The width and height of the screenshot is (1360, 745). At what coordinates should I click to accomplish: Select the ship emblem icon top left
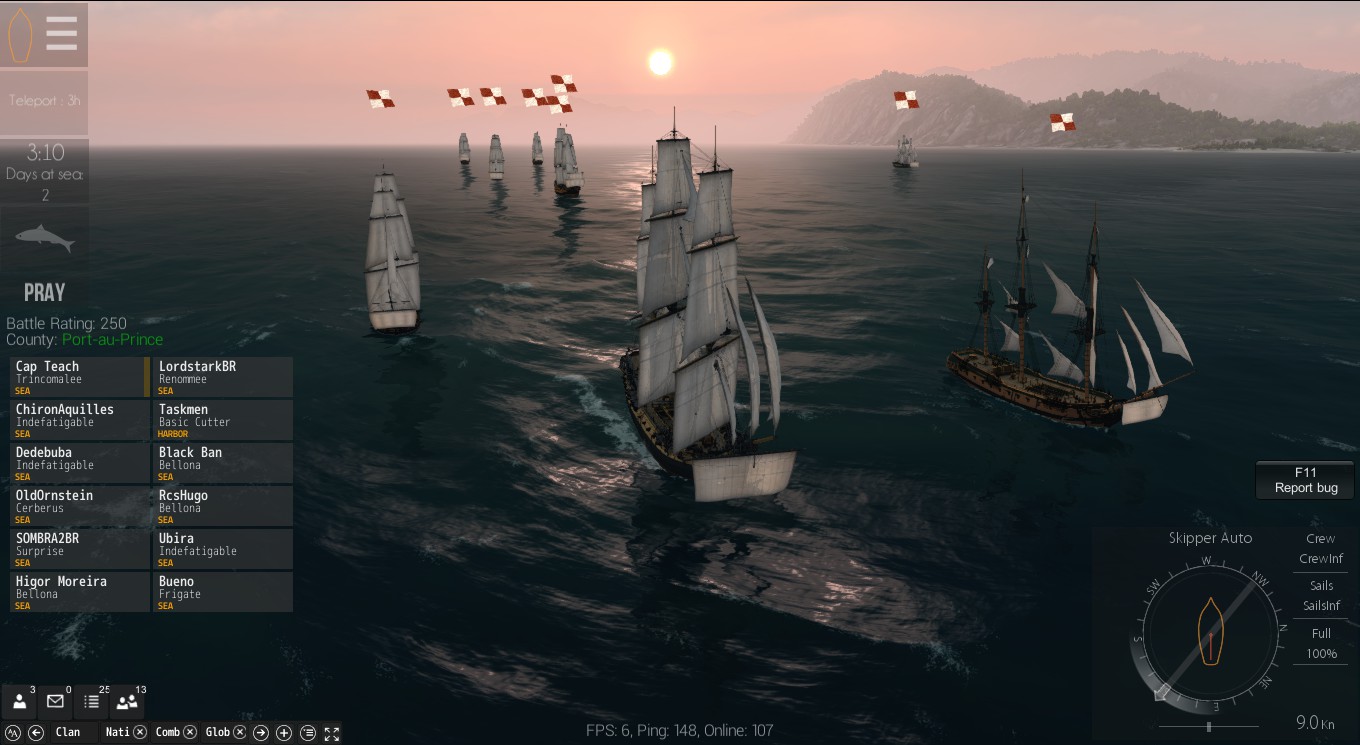point(18,33)
